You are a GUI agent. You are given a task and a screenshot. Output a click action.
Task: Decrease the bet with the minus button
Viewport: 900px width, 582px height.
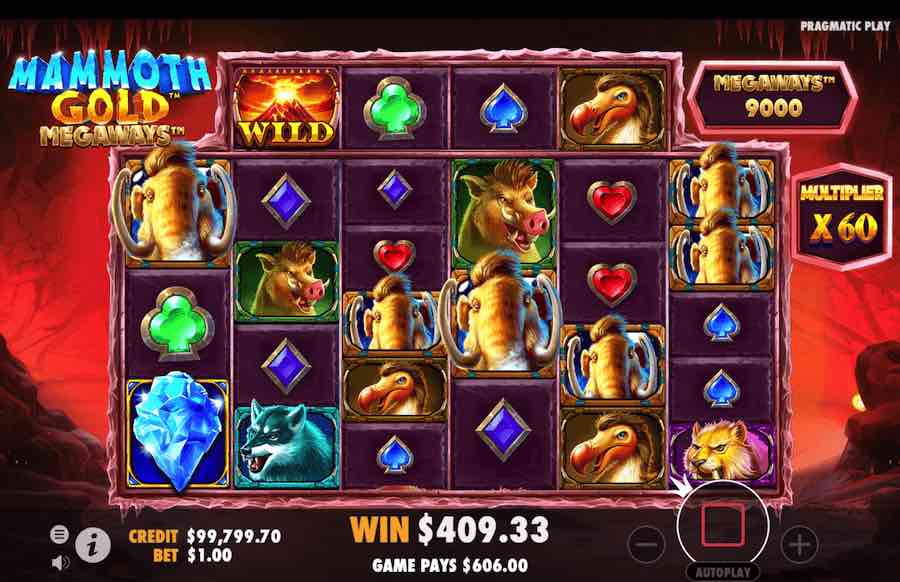[648, 544]
